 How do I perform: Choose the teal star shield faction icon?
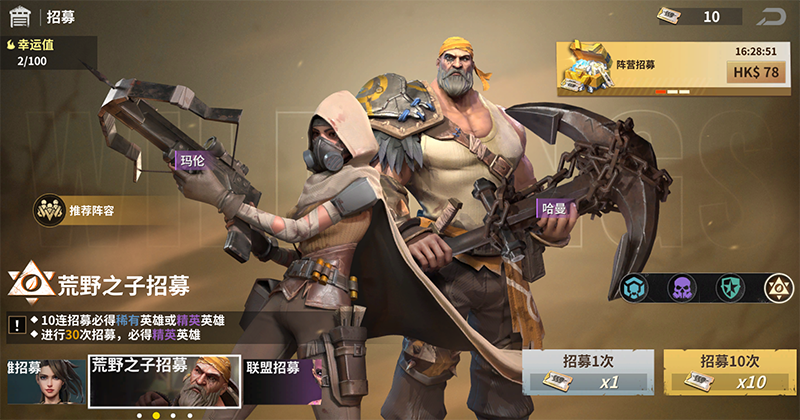730,288
